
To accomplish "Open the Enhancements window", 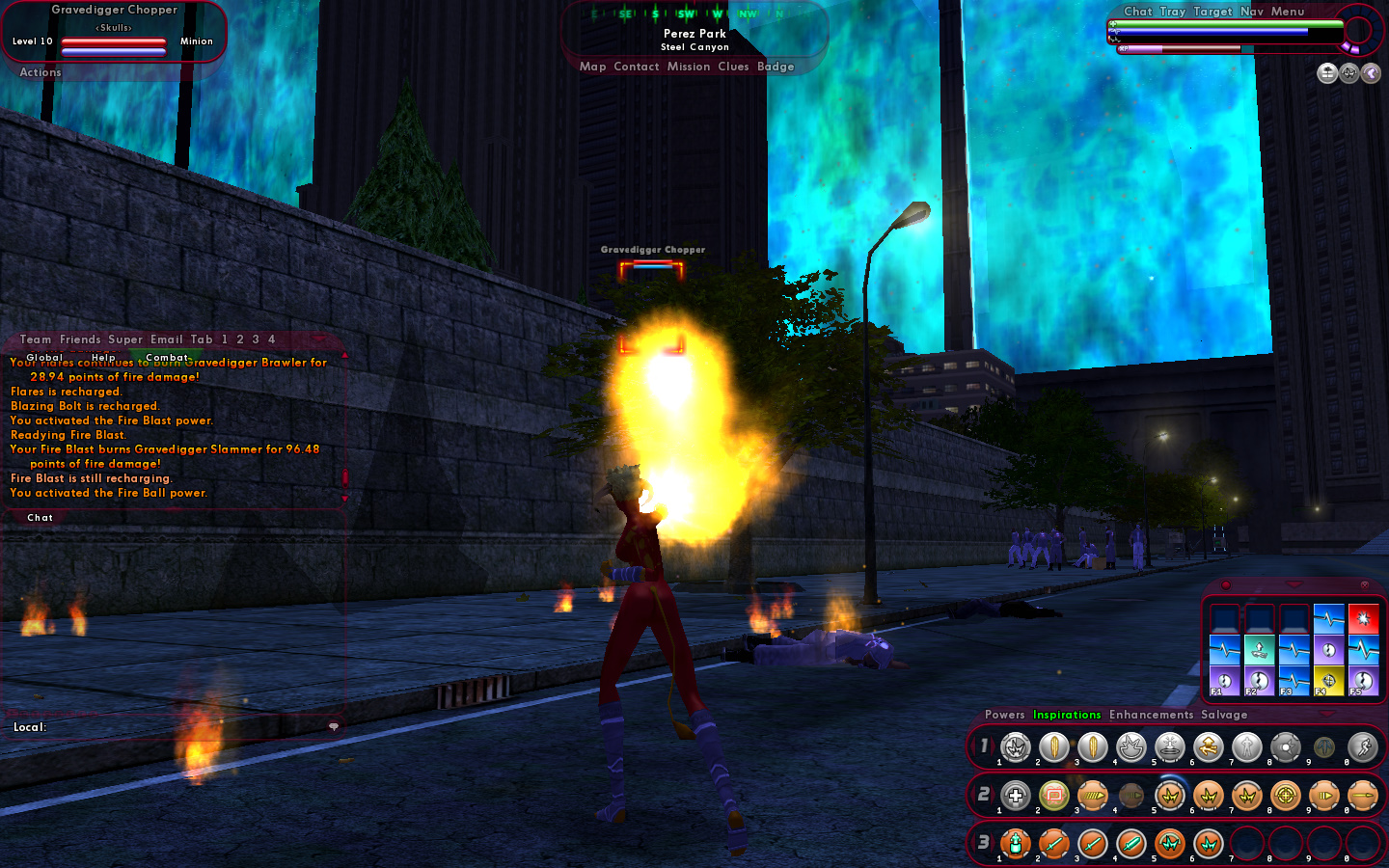I will [x=1151, y=715].
